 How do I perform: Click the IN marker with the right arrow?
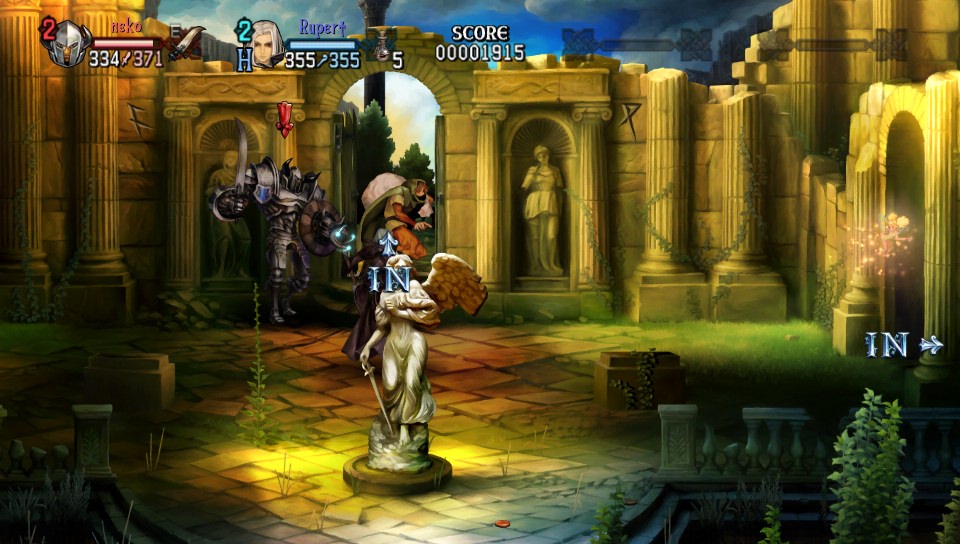coord(902,345)
